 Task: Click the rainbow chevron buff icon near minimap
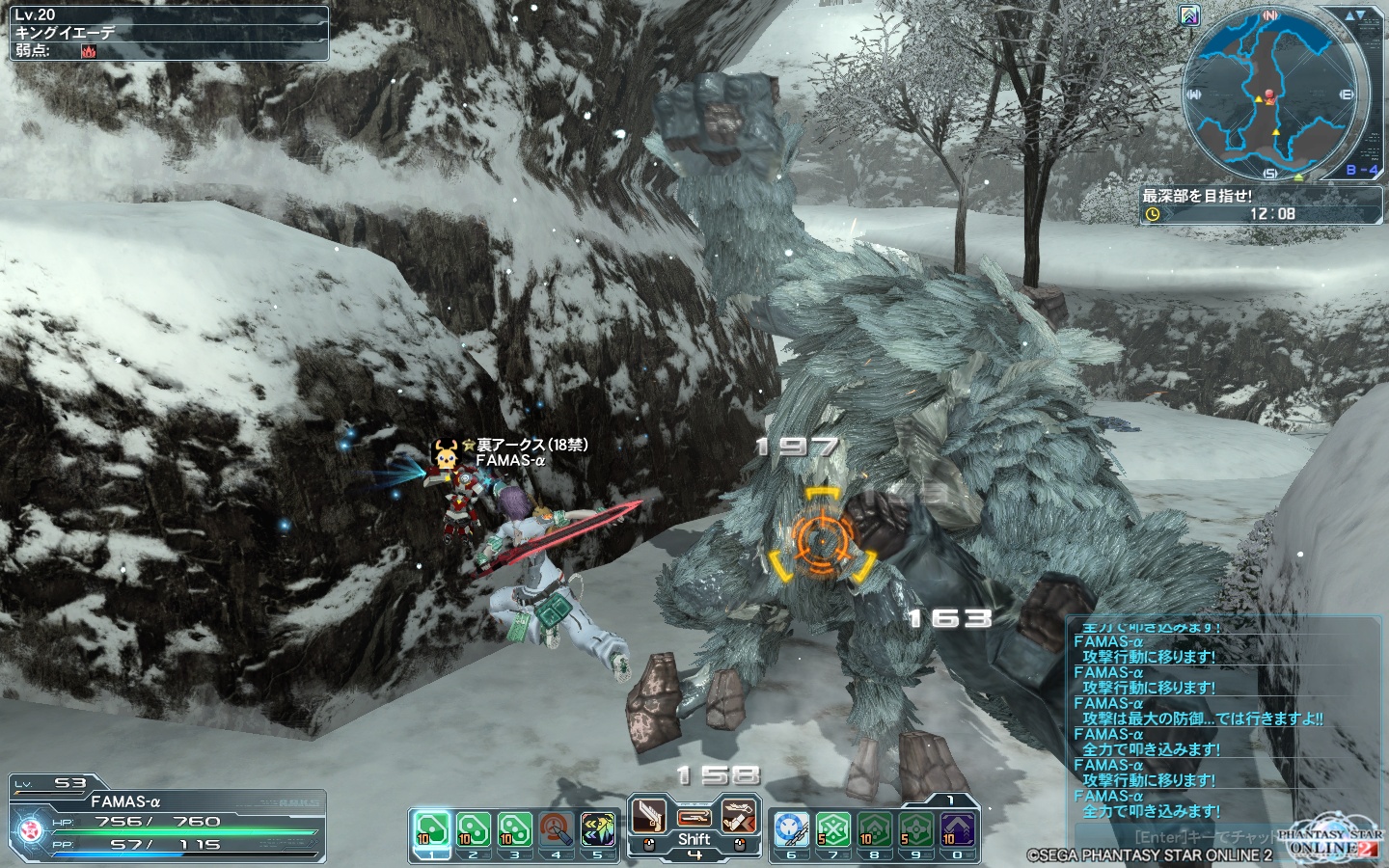coord(1189,15)
